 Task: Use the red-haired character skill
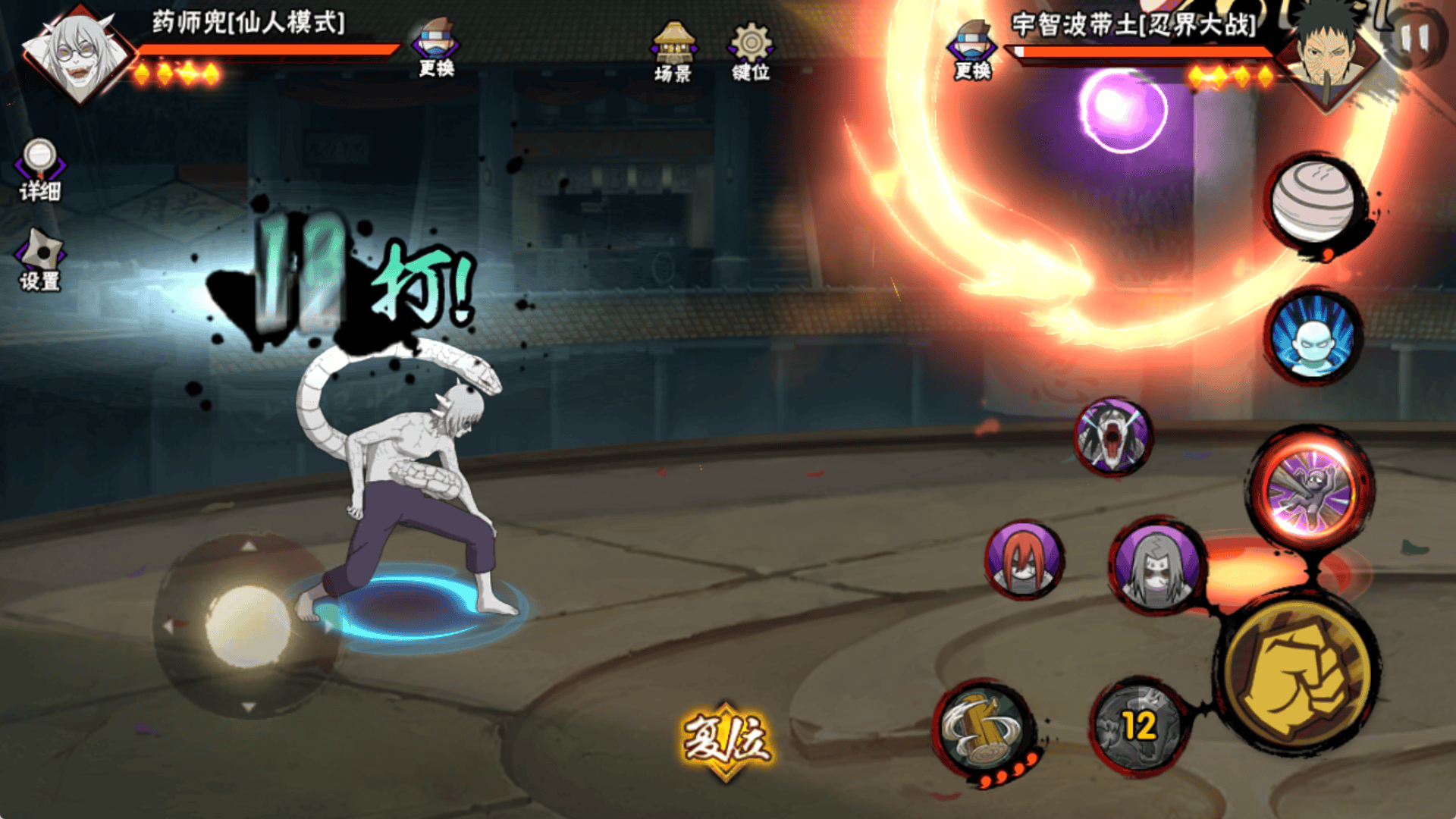[1024, 560]
